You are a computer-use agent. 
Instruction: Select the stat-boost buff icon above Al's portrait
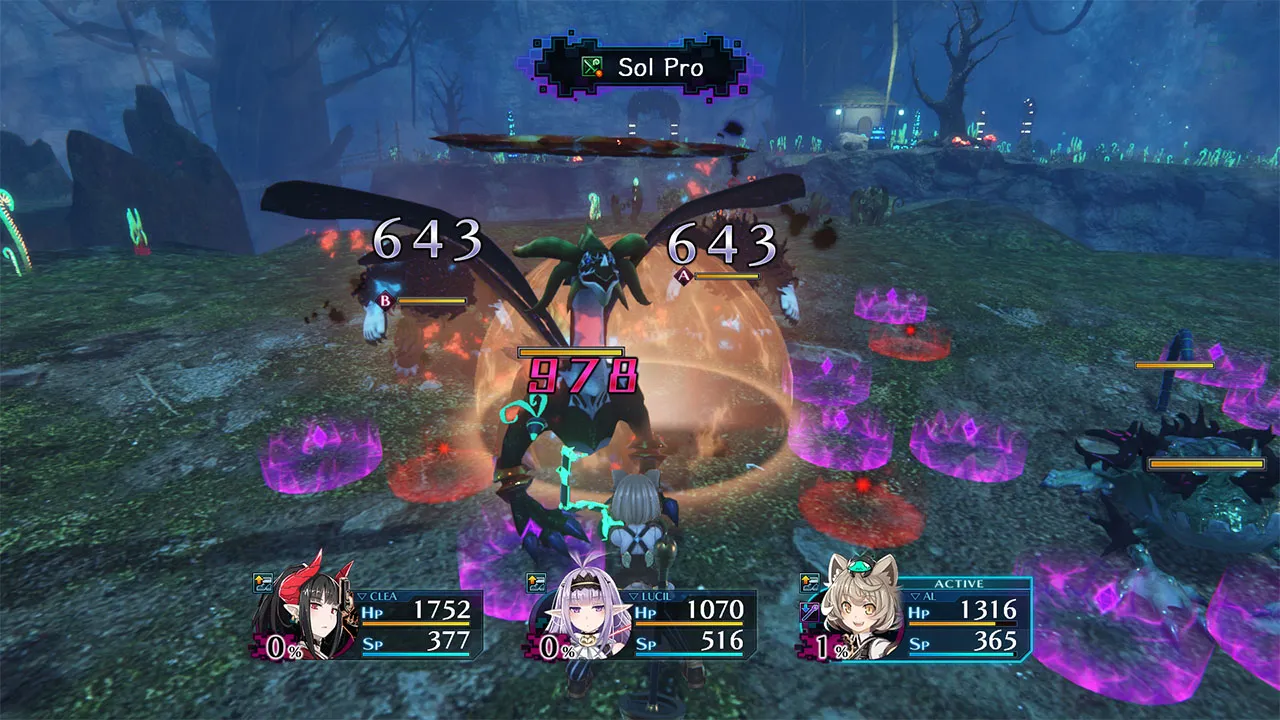point(810,583)
